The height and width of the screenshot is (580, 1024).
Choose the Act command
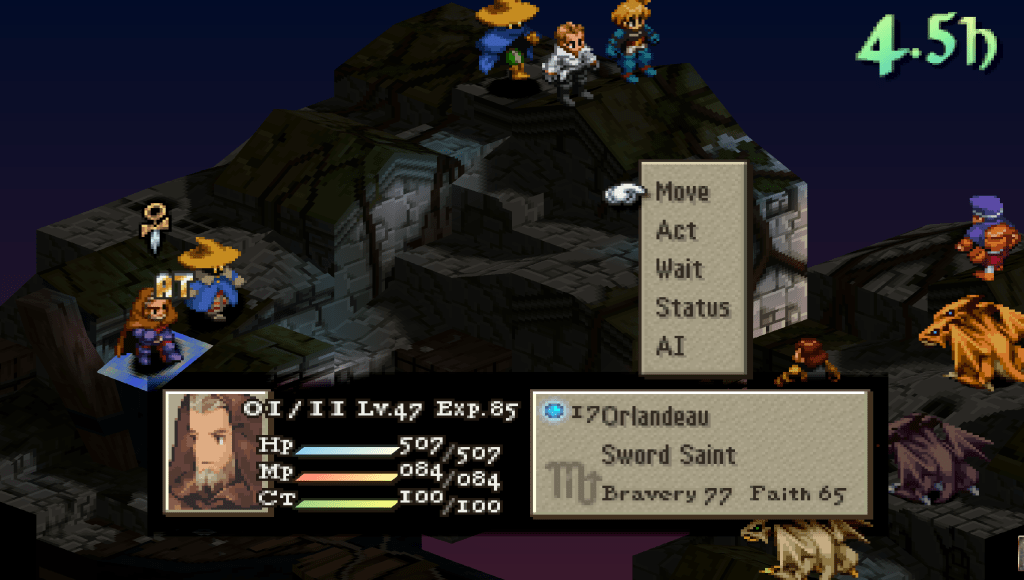click(676, 231)
